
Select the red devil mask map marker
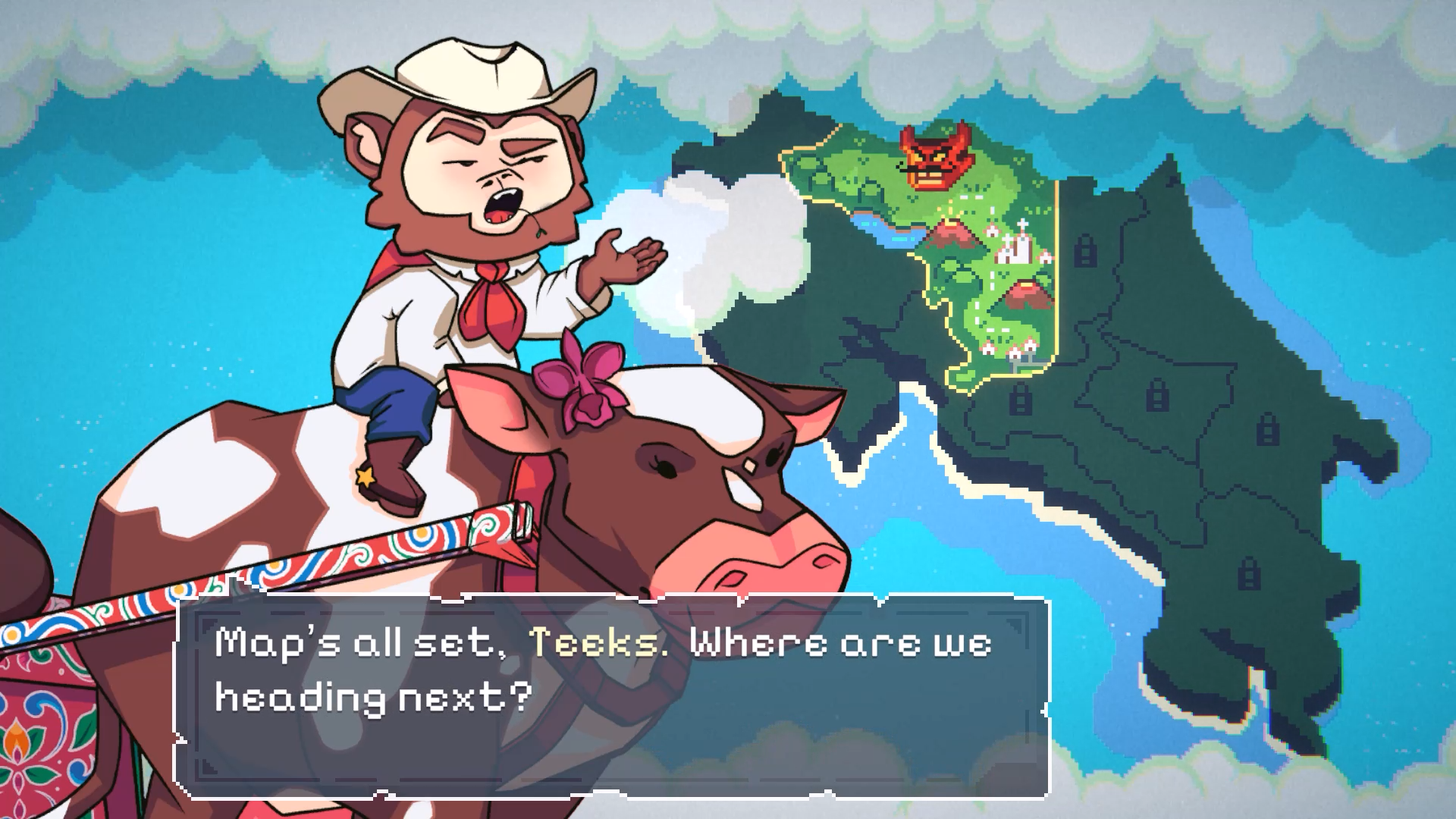coord(936,156)
